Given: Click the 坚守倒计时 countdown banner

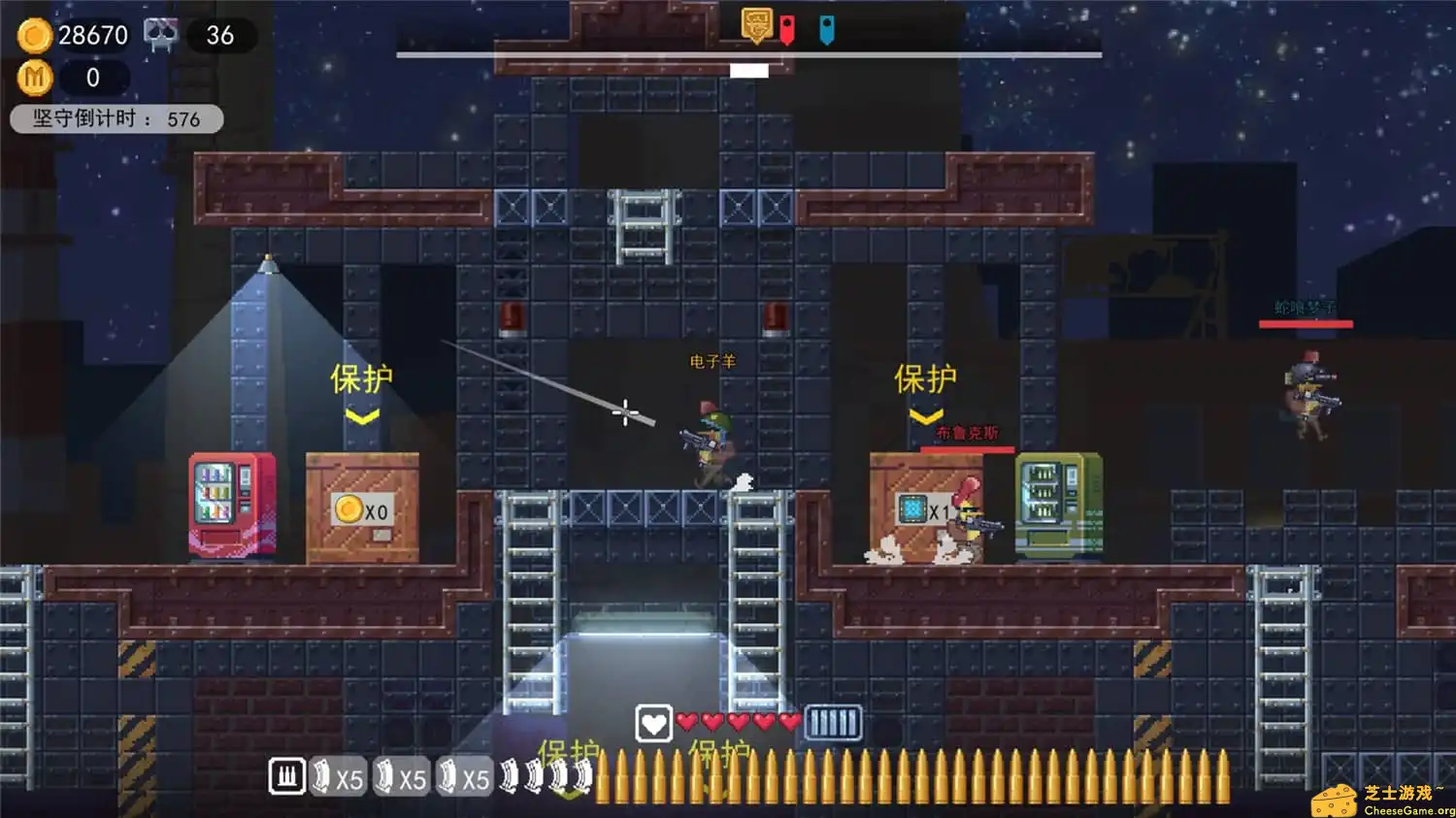Looking at the screenshot, I should [x=116, y=118].
